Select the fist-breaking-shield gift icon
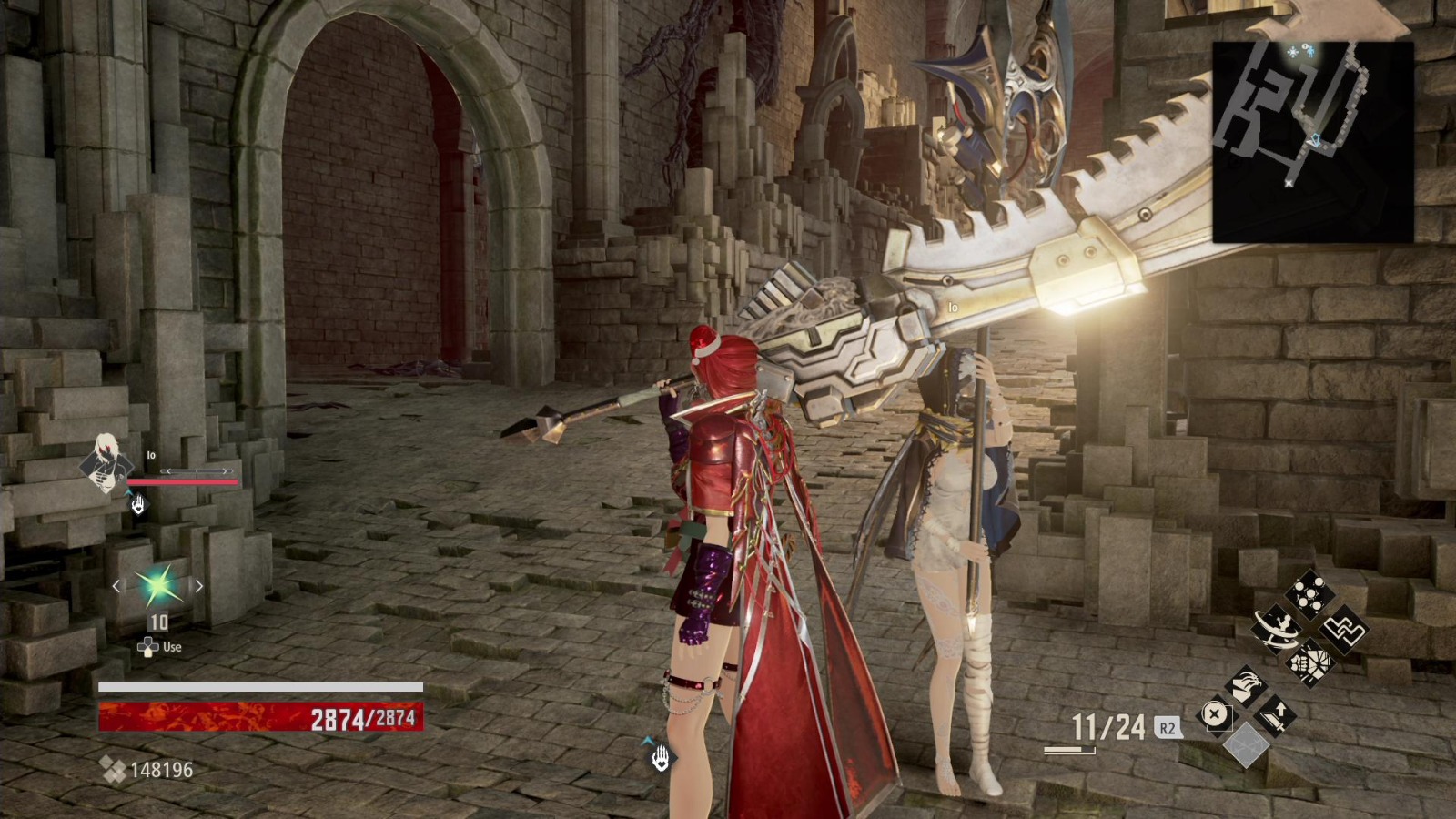The image size is (1456, 819). pyautogui.click(x=1309, y=662)
